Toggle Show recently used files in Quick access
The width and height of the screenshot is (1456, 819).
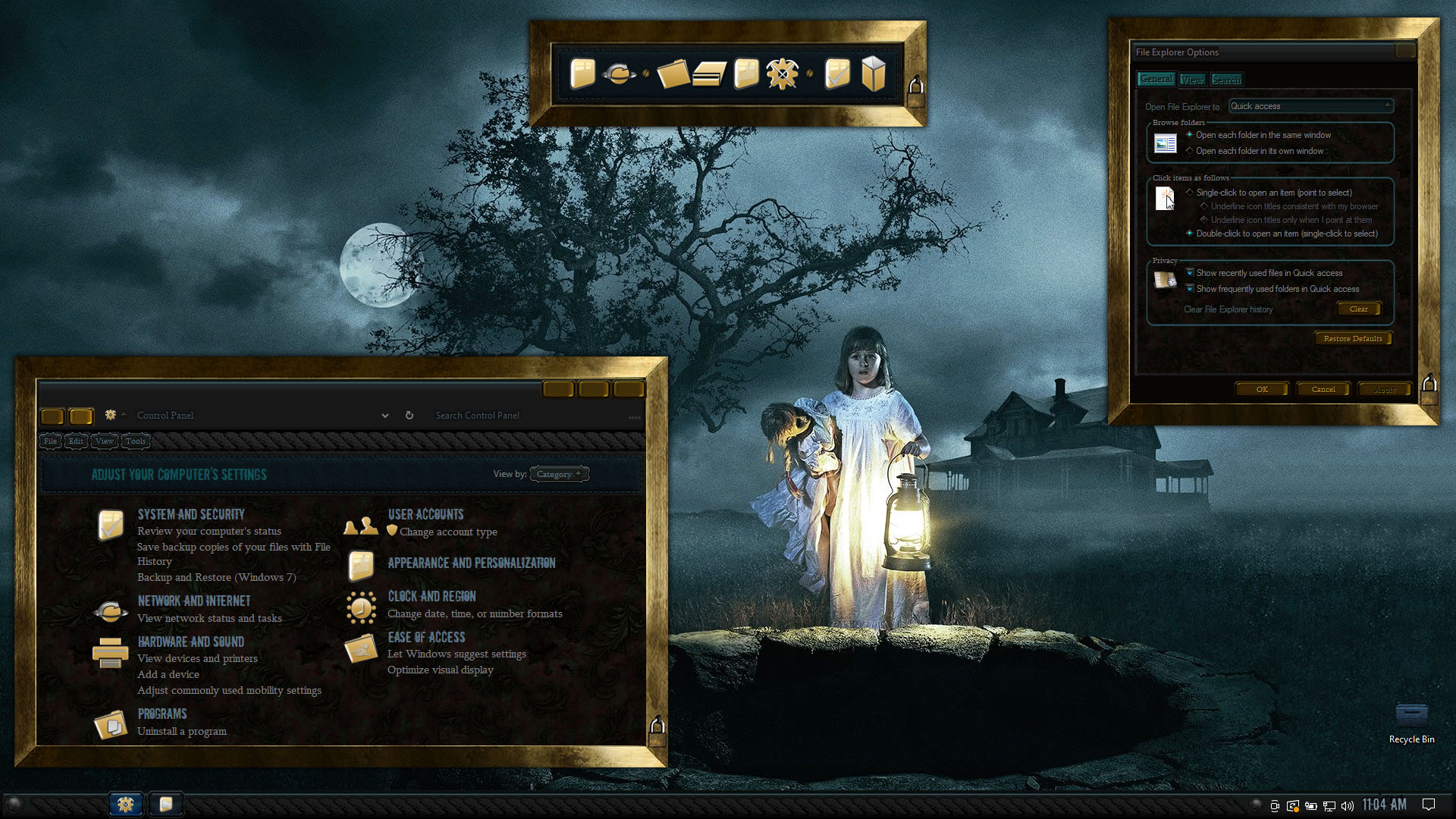(x=1190, y=273)
